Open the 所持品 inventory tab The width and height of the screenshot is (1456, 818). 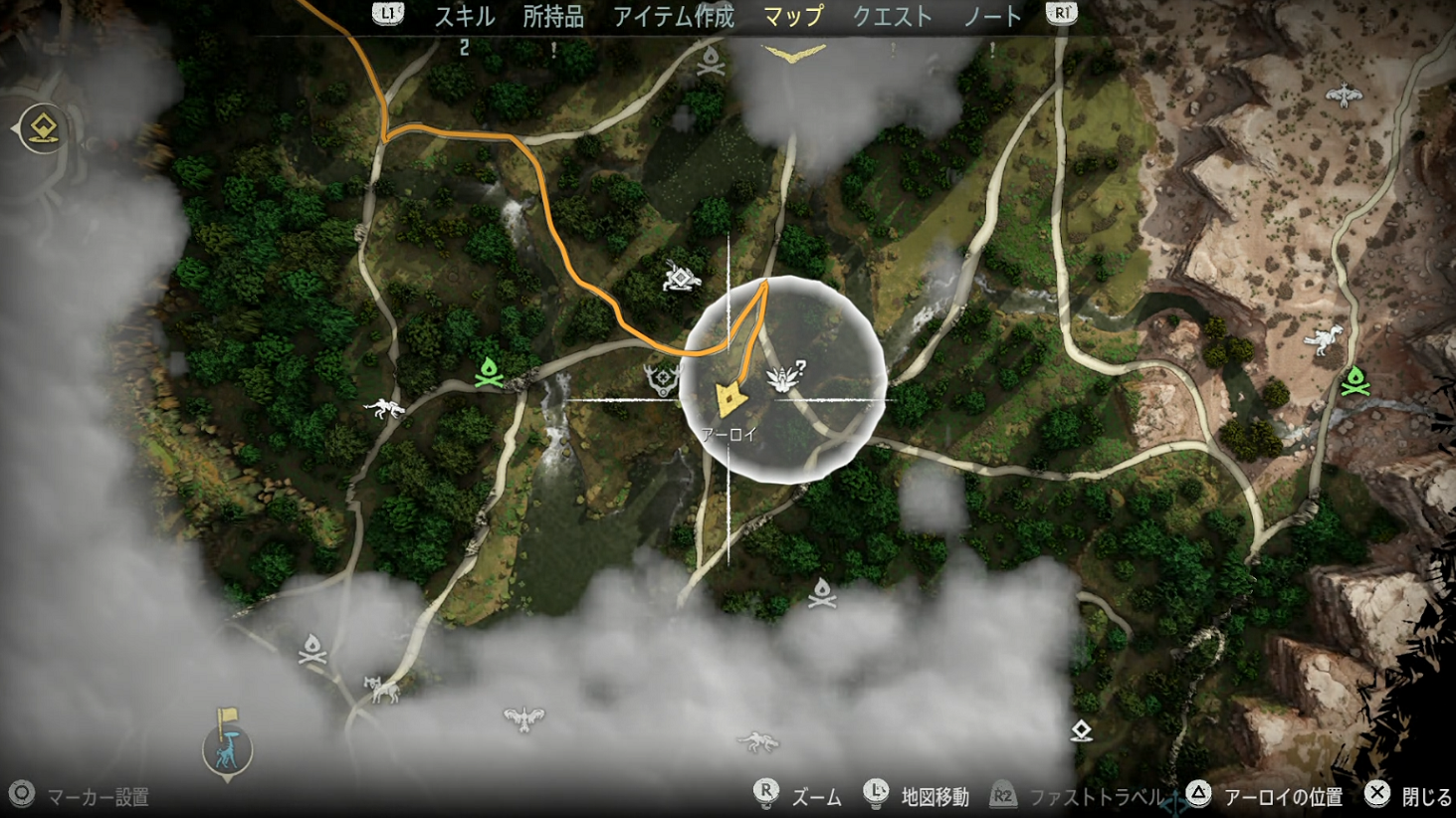coord(553,16)
